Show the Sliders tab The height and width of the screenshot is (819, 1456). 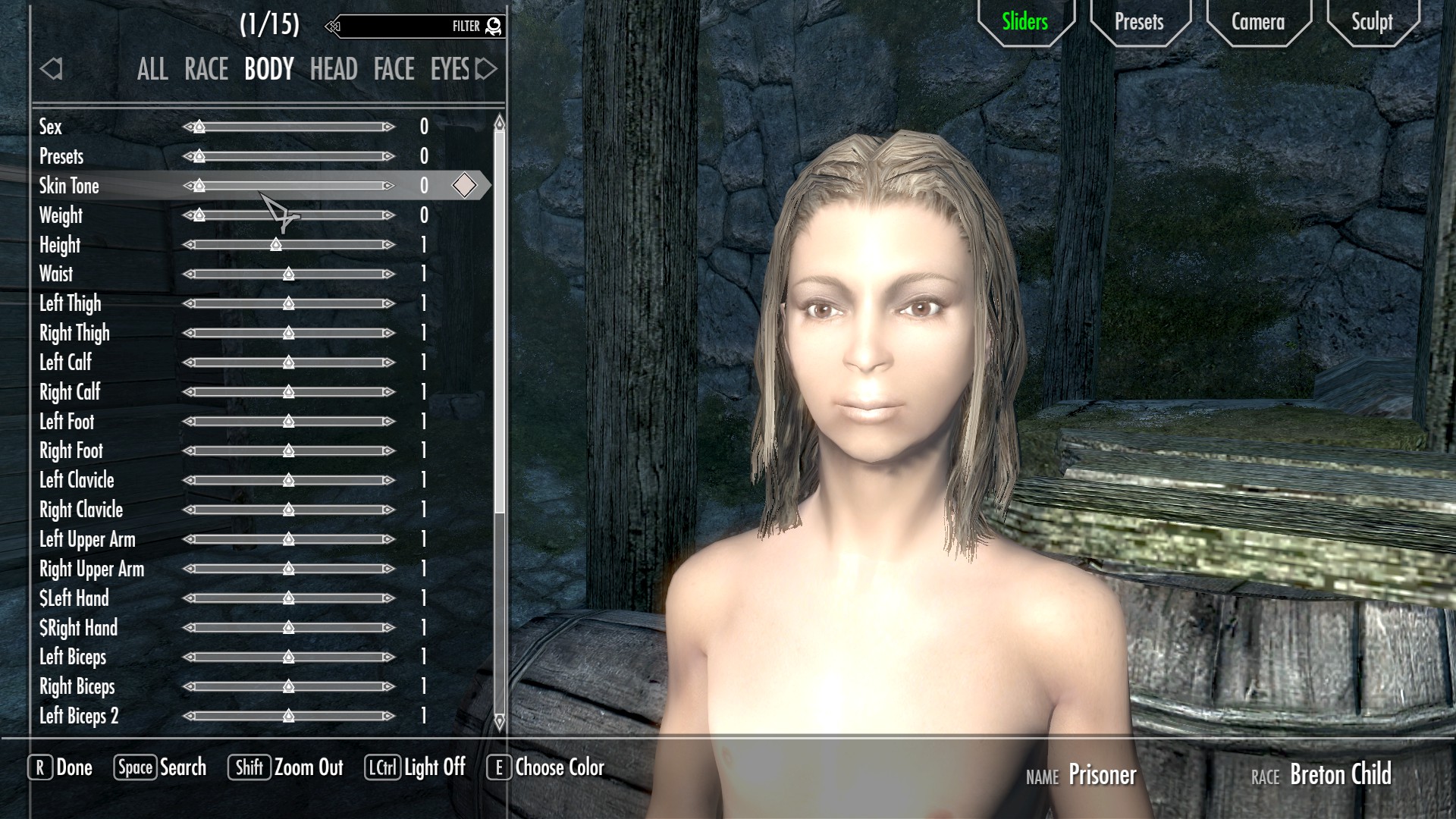click(1025, 22)
